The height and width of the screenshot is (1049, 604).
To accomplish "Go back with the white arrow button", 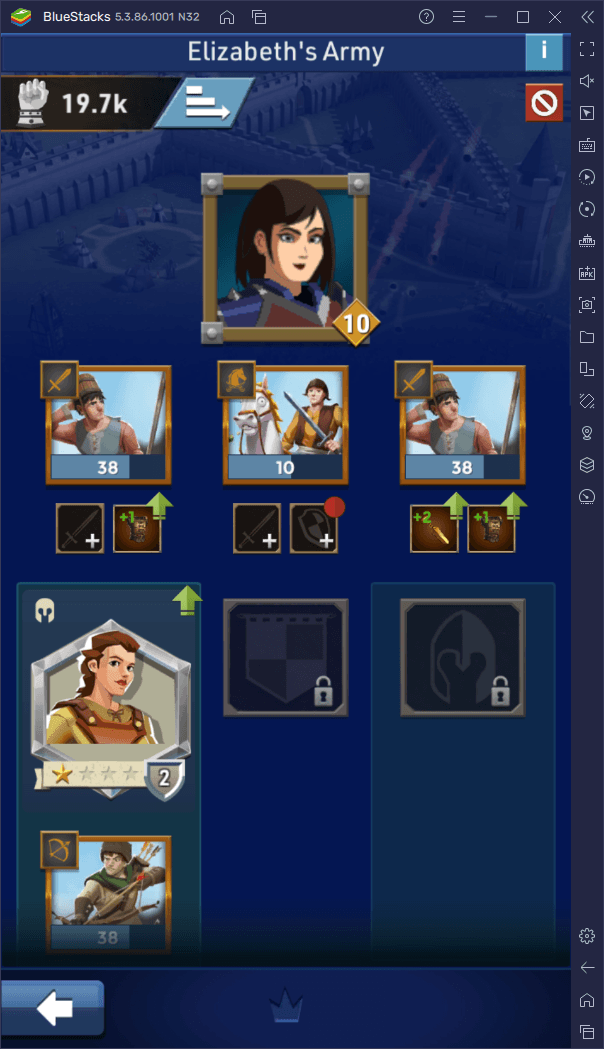I will coord(52,1009).
